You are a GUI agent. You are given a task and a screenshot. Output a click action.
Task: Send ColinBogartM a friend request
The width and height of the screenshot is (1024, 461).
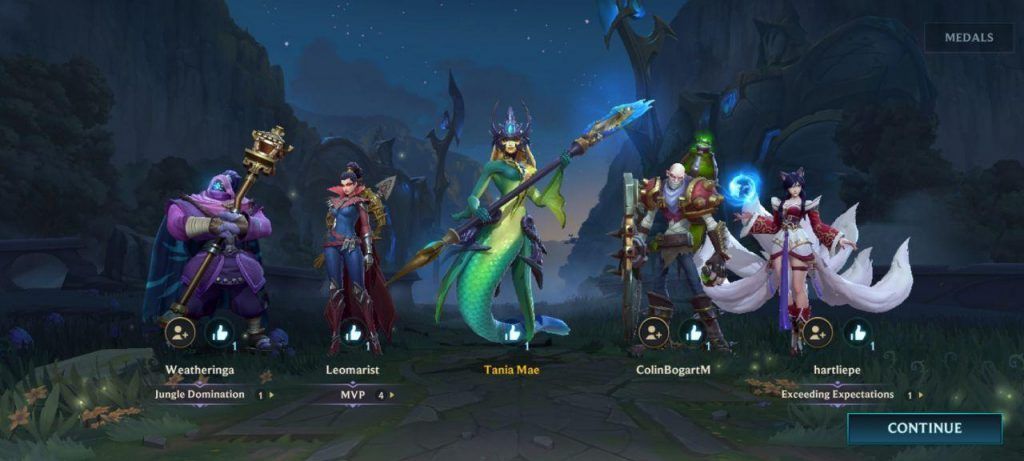tap(653, 332)
